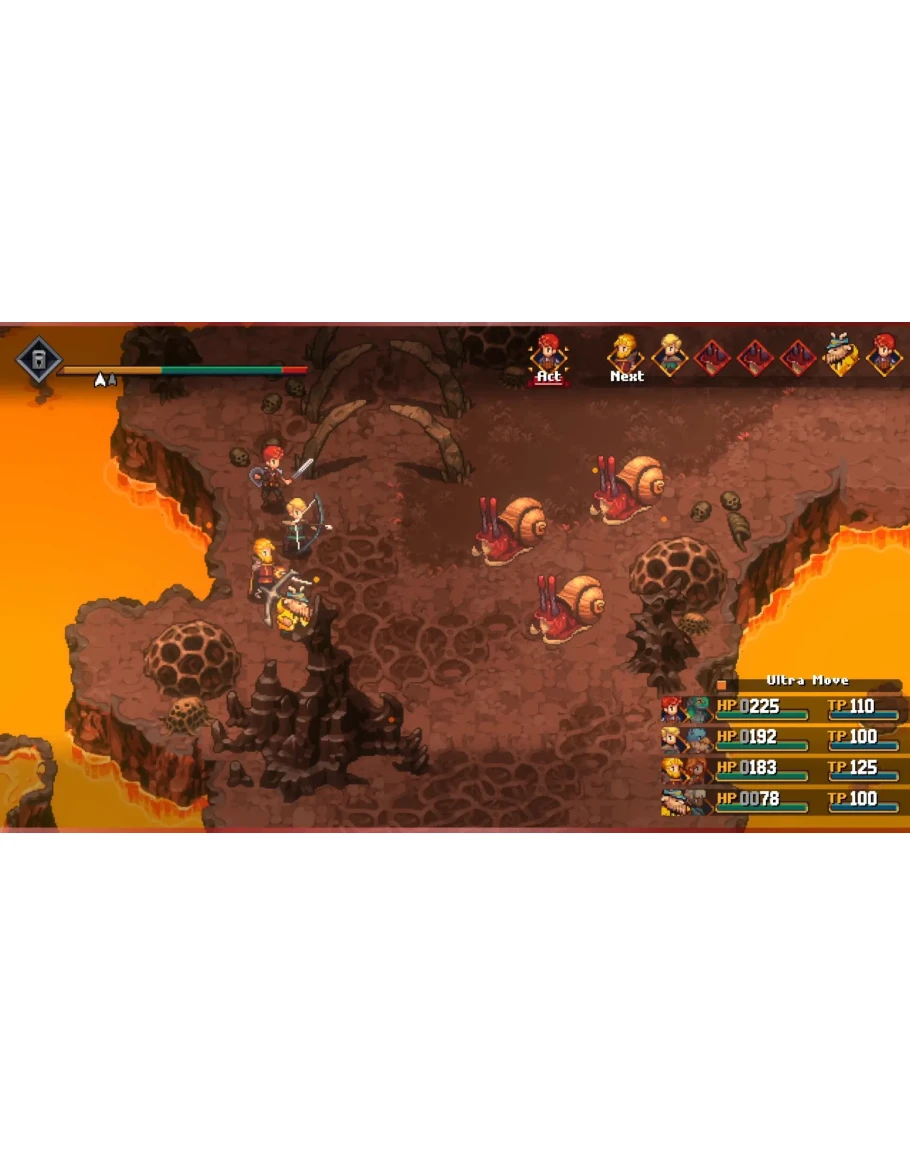Pick the orange-haired reserve partner portrait
The height and width of the screenshot is (1155, 910).
click(x=698, y=771)
